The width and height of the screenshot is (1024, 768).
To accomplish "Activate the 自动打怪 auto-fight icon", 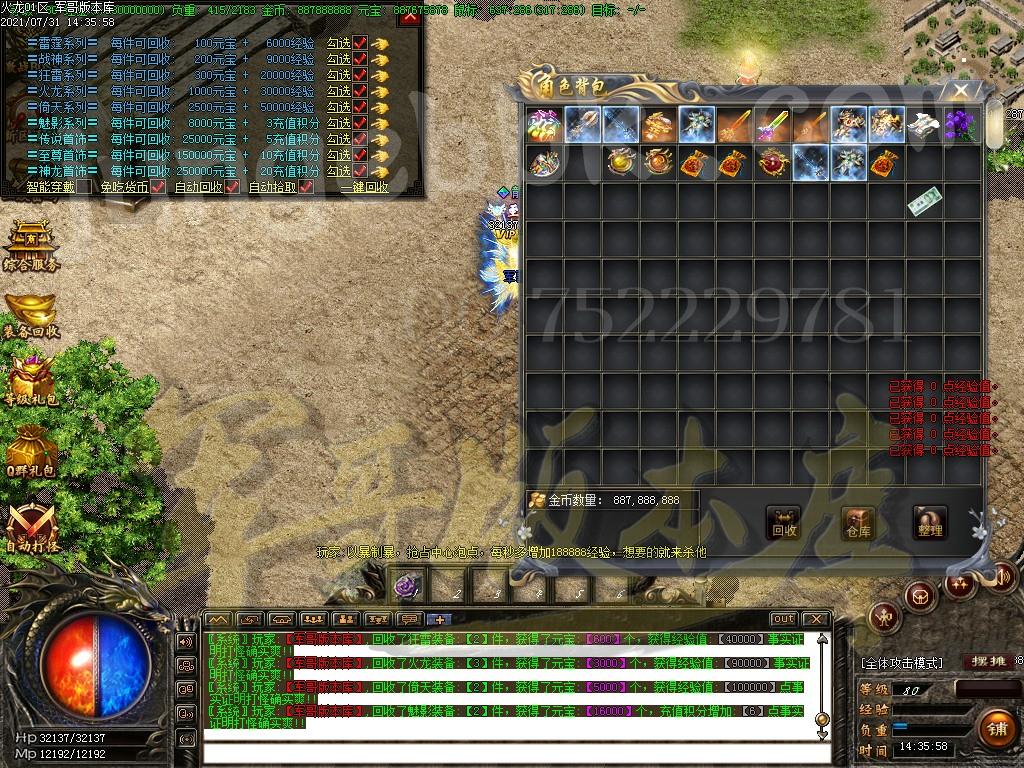I will click(x=31, y=527).
